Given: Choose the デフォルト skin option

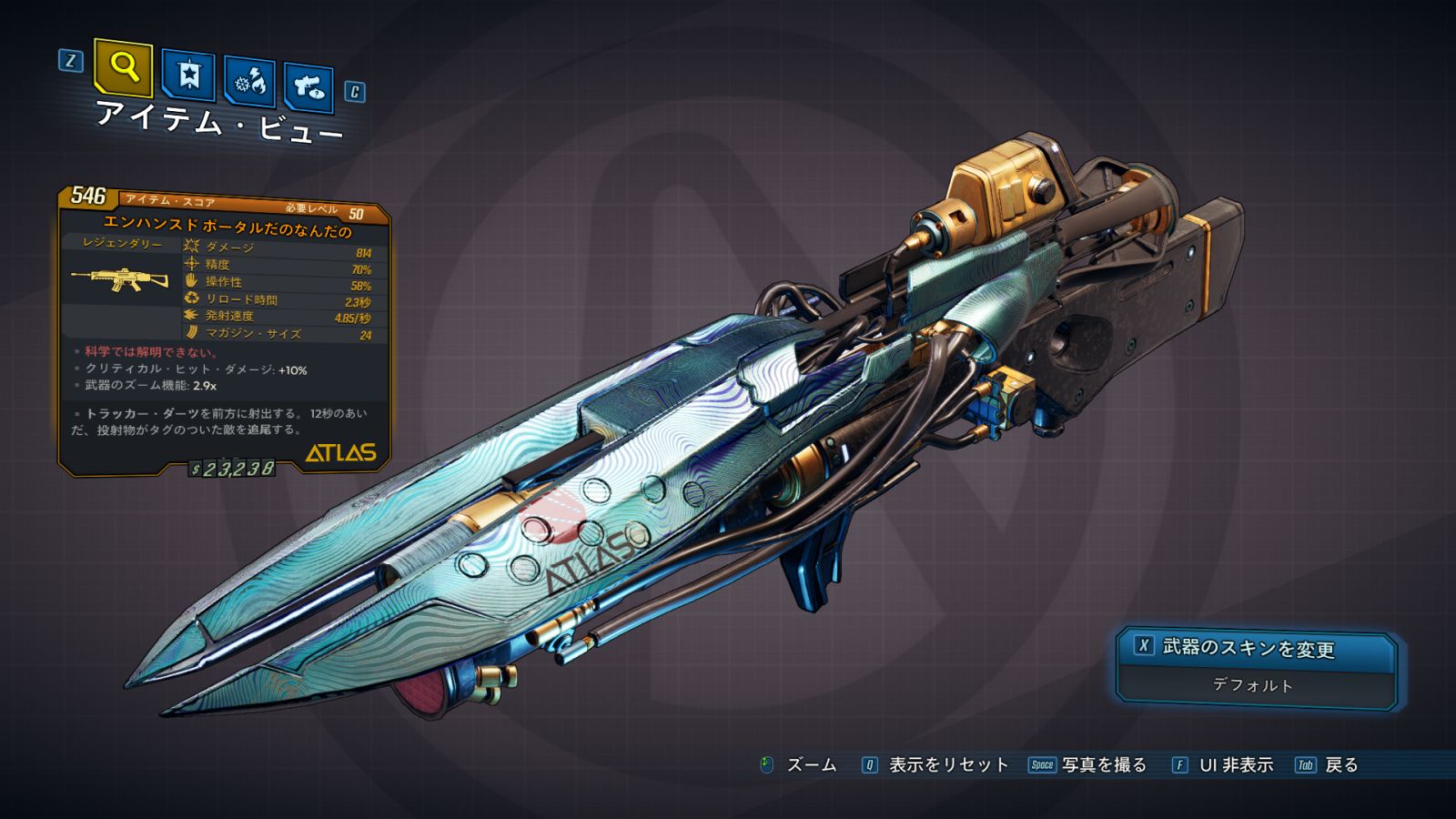Looking at the screenshot, I should pyautogui.click(x=1253, y=685).
